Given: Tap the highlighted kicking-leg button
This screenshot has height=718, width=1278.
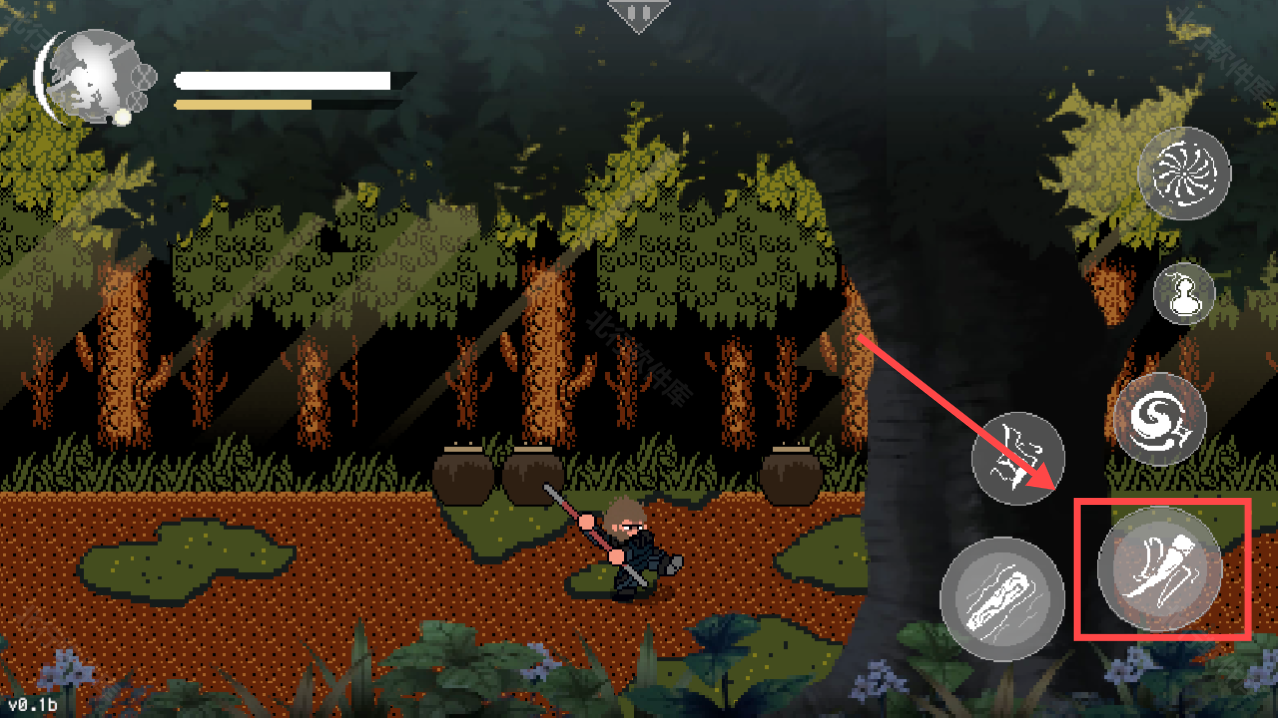Looking at the screenshot, I should pos(1160,569).
